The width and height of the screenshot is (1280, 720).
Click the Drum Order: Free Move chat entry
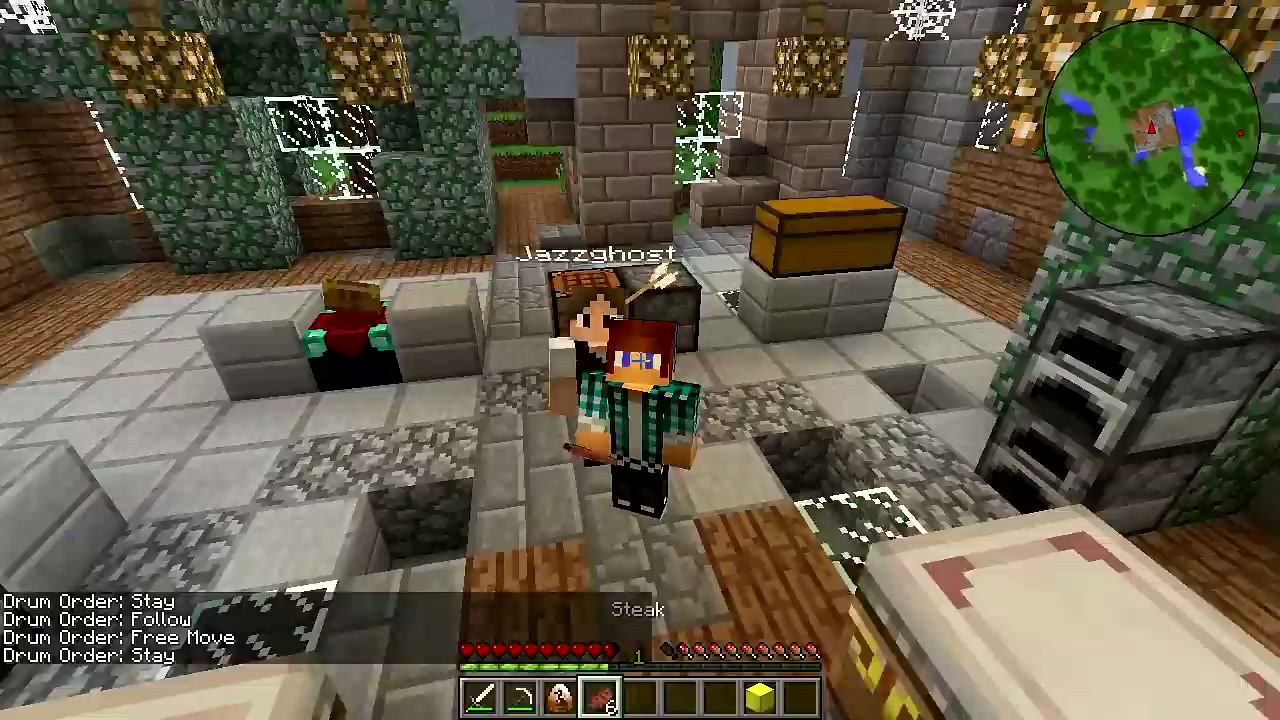(x=117, y=637)
